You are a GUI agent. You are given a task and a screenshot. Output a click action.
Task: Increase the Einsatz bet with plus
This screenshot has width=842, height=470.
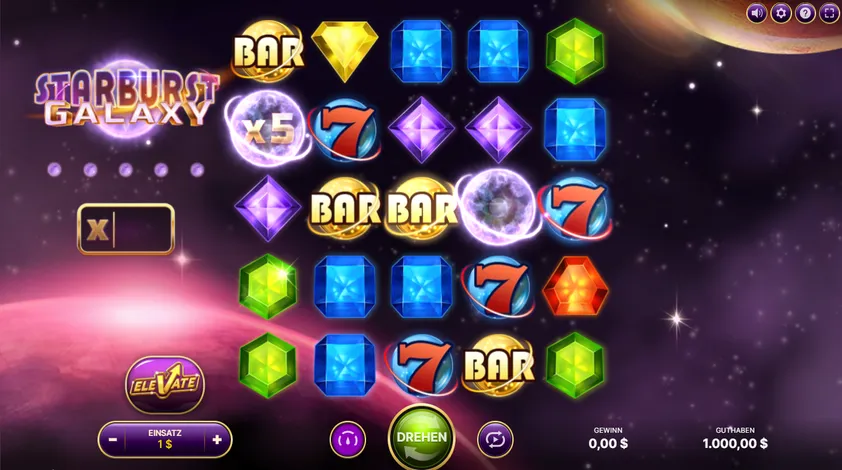pyautogui.click(x=217, y=439)
